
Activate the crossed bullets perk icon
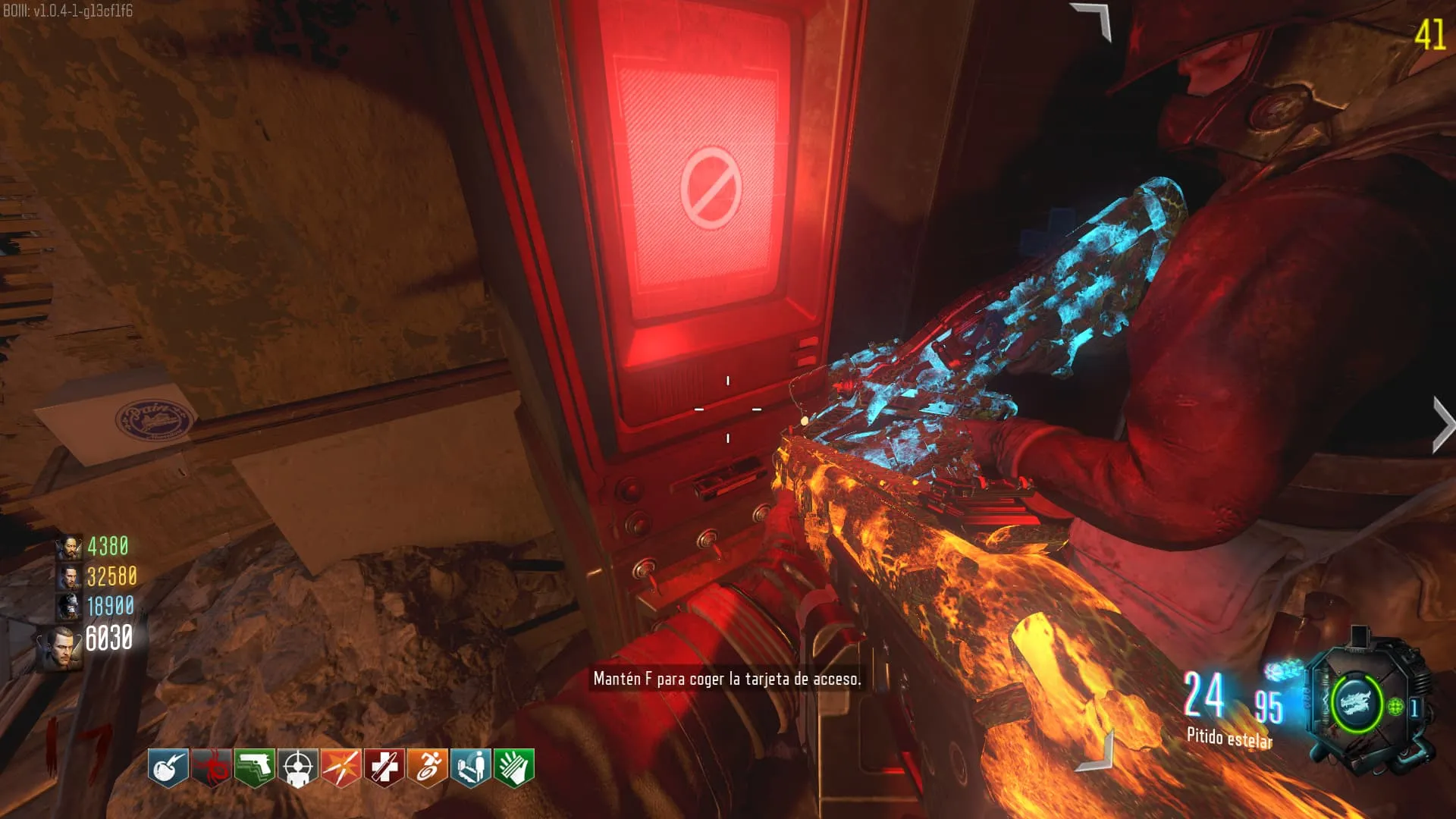click(340, 767)
